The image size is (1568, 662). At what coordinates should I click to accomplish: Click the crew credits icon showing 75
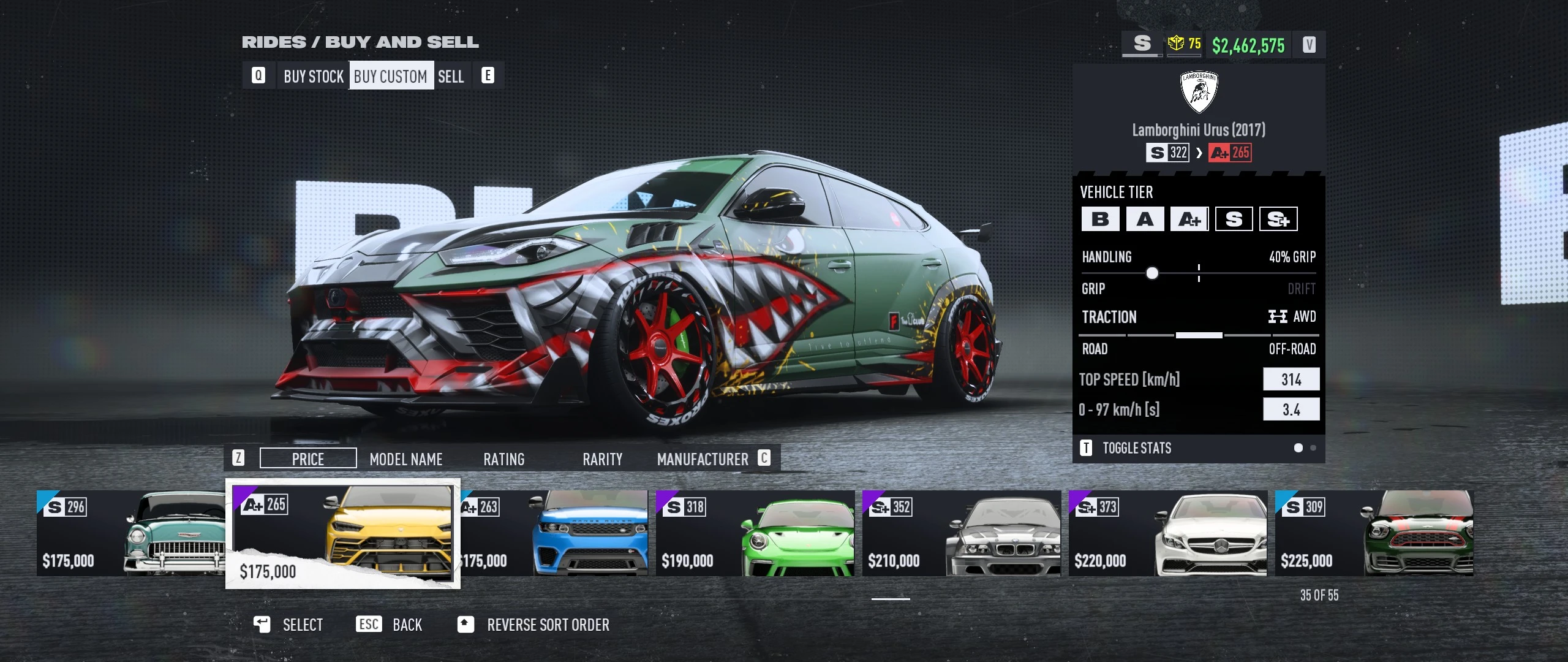click(1184, 44)
